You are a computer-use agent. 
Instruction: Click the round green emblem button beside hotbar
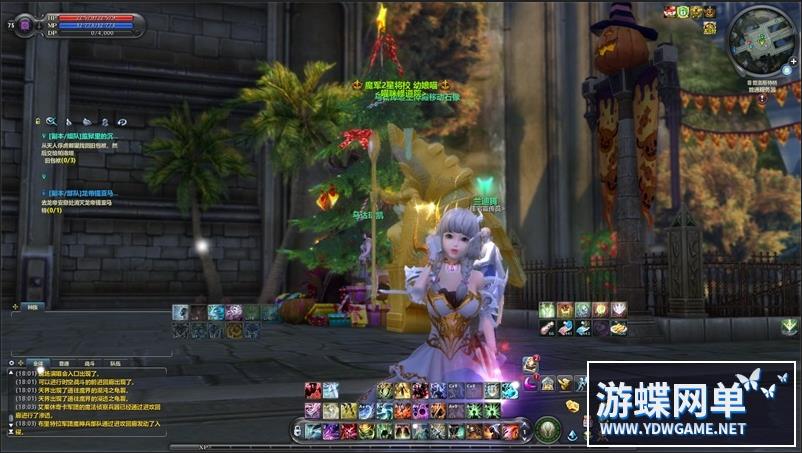point(546,430)
